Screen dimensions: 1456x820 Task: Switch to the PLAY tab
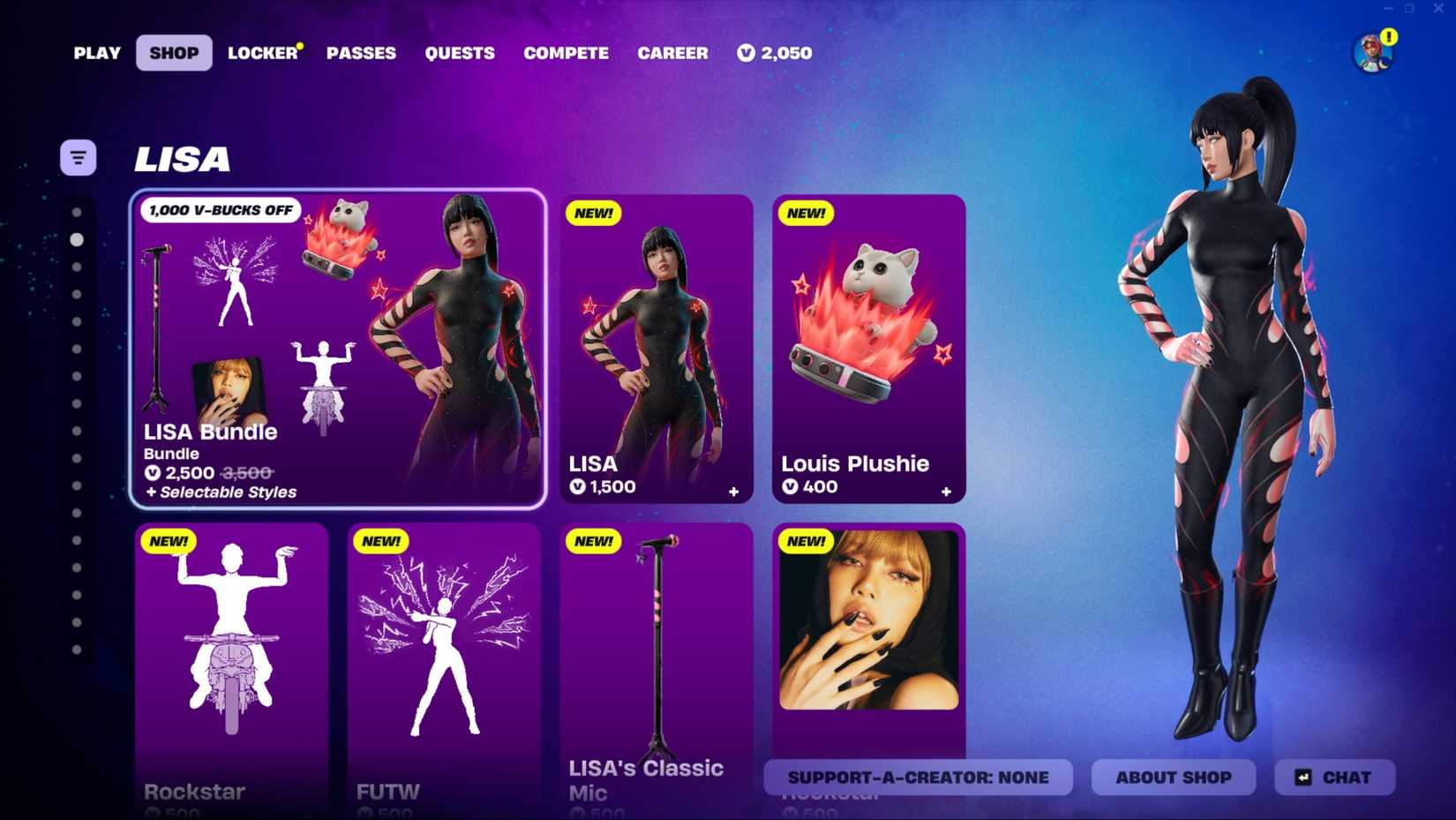(96, 53)
